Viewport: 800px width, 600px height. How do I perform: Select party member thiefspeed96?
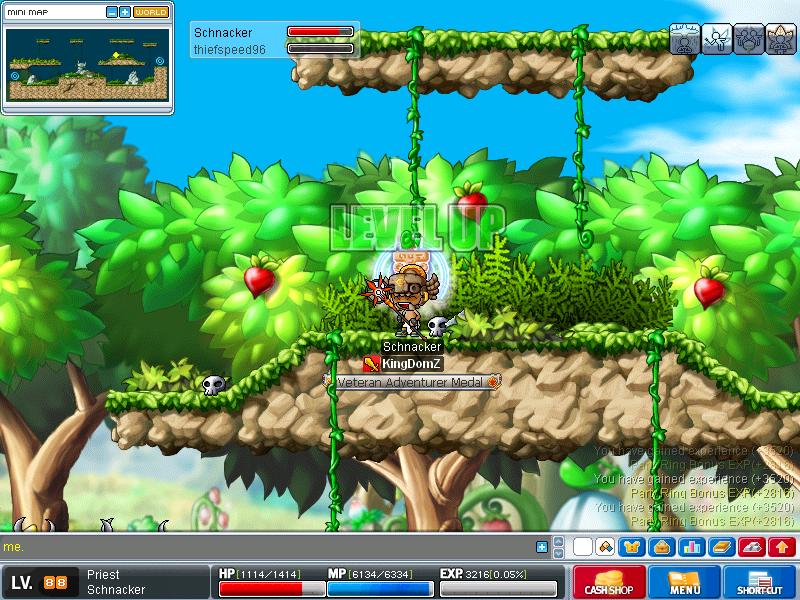(226, 48)
